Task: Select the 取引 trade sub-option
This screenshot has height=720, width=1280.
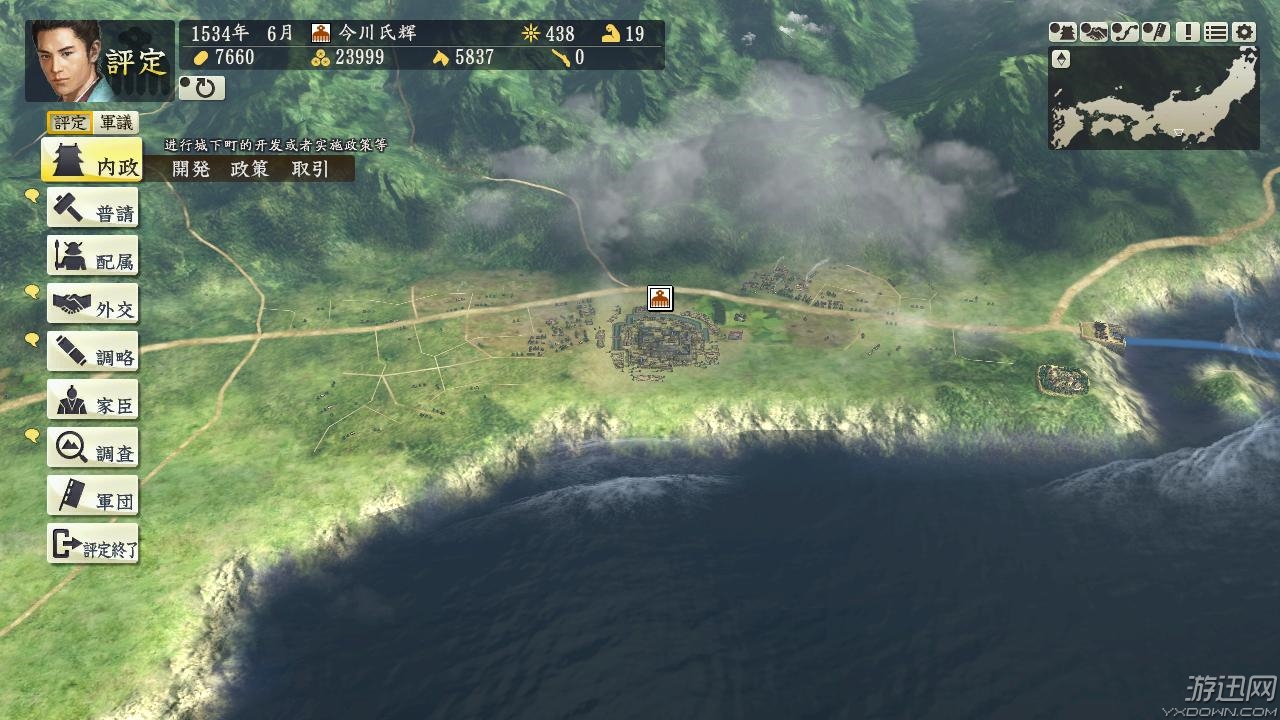Action: click(x=310, y=169)
